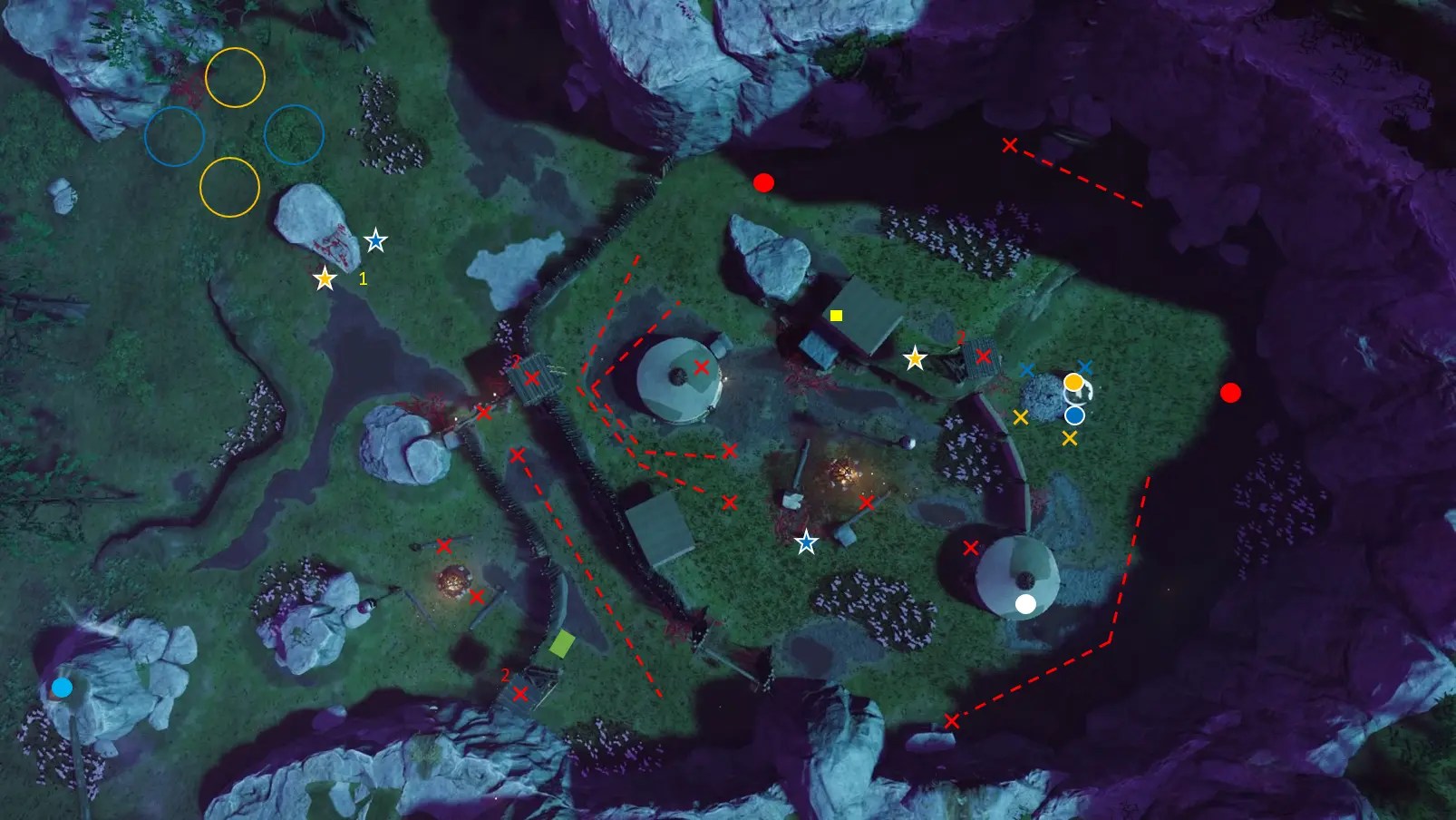Select the white dot marker on the hut
Screen dimensions: 1456x820
(1025, 604)
